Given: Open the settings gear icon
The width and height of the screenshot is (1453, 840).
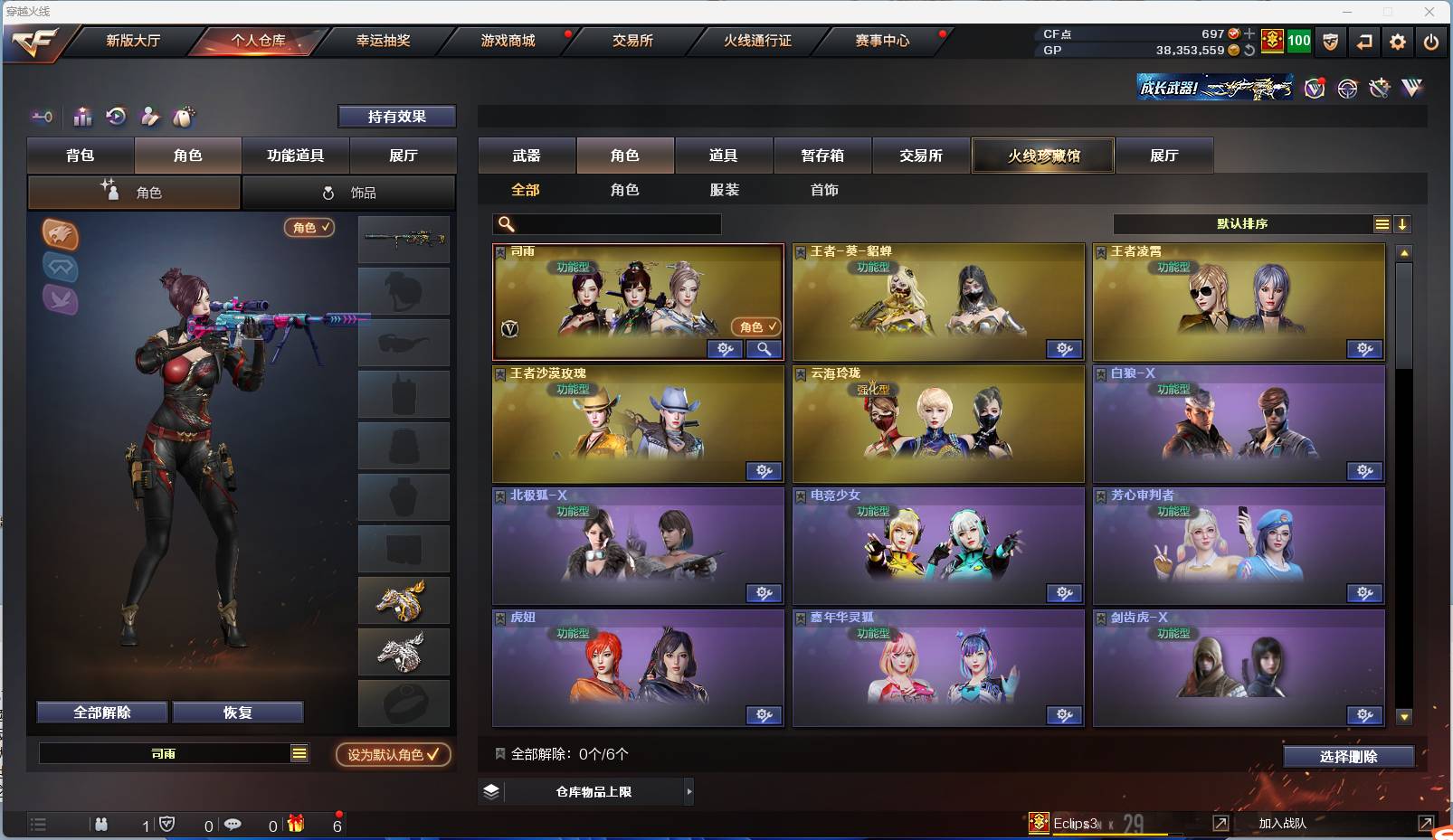Looking at the screenshot, I should point(1397,42).
